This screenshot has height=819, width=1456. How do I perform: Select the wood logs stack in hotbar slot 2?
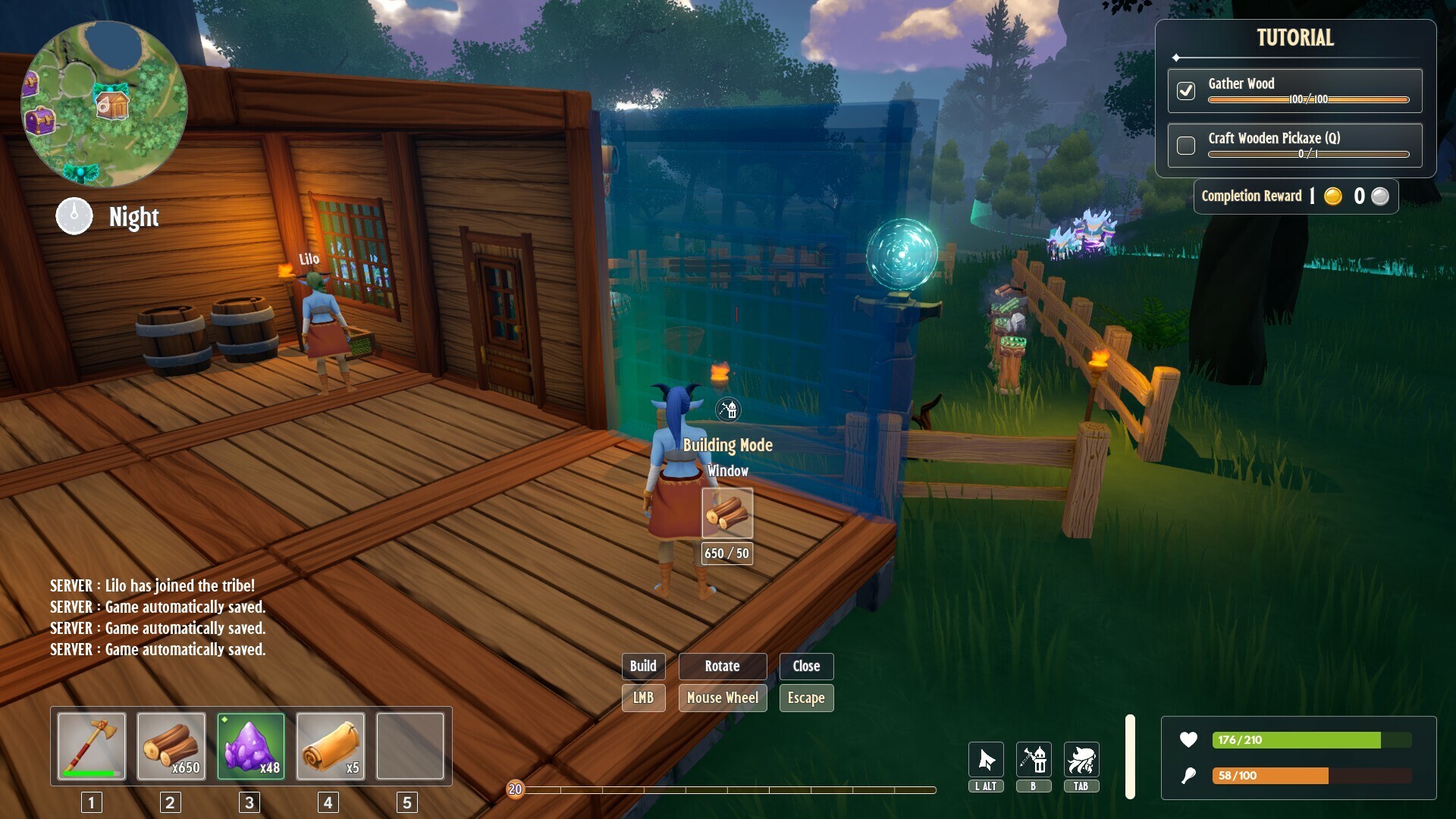(x=171, y=746)
